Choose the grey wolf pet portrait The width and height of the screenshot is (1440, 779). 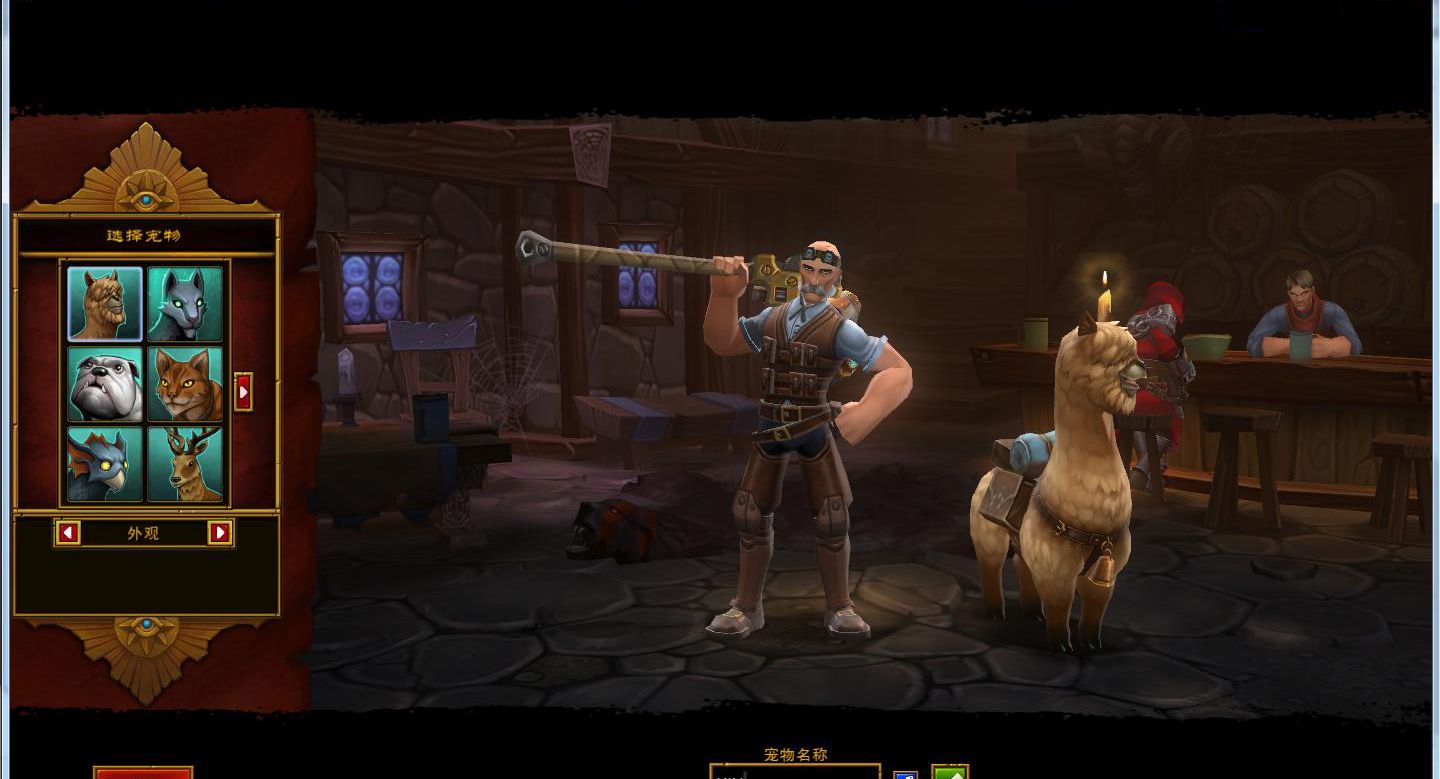[185, 304]
